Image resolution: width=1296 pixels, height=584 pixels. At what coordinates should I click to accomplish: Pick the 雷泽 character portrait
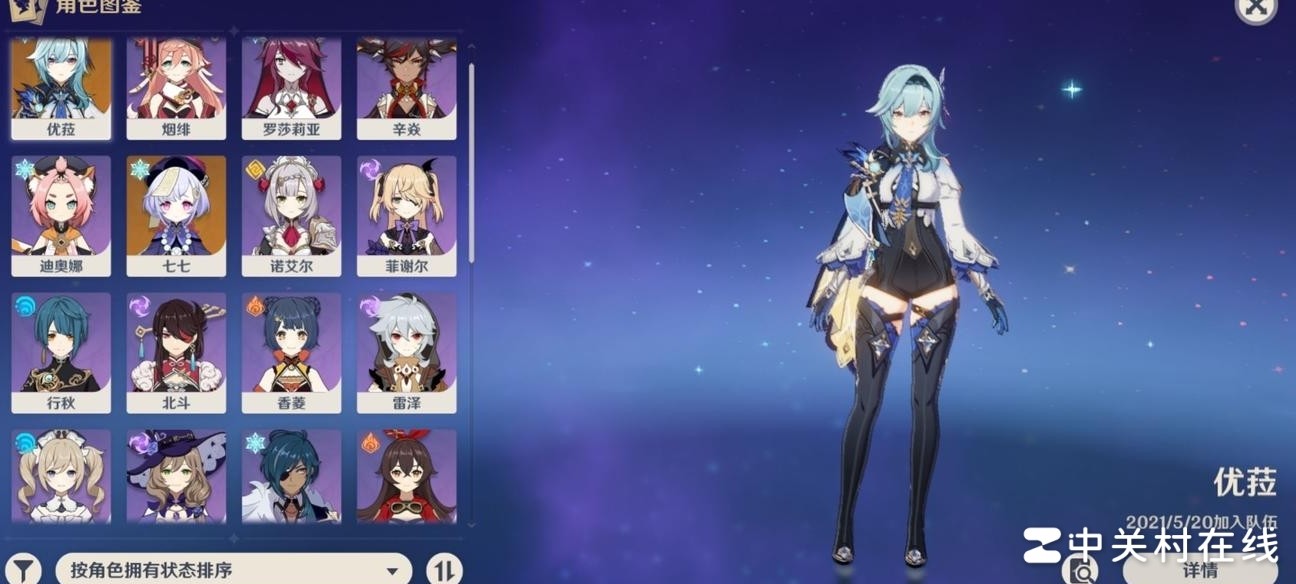point(406,352)
